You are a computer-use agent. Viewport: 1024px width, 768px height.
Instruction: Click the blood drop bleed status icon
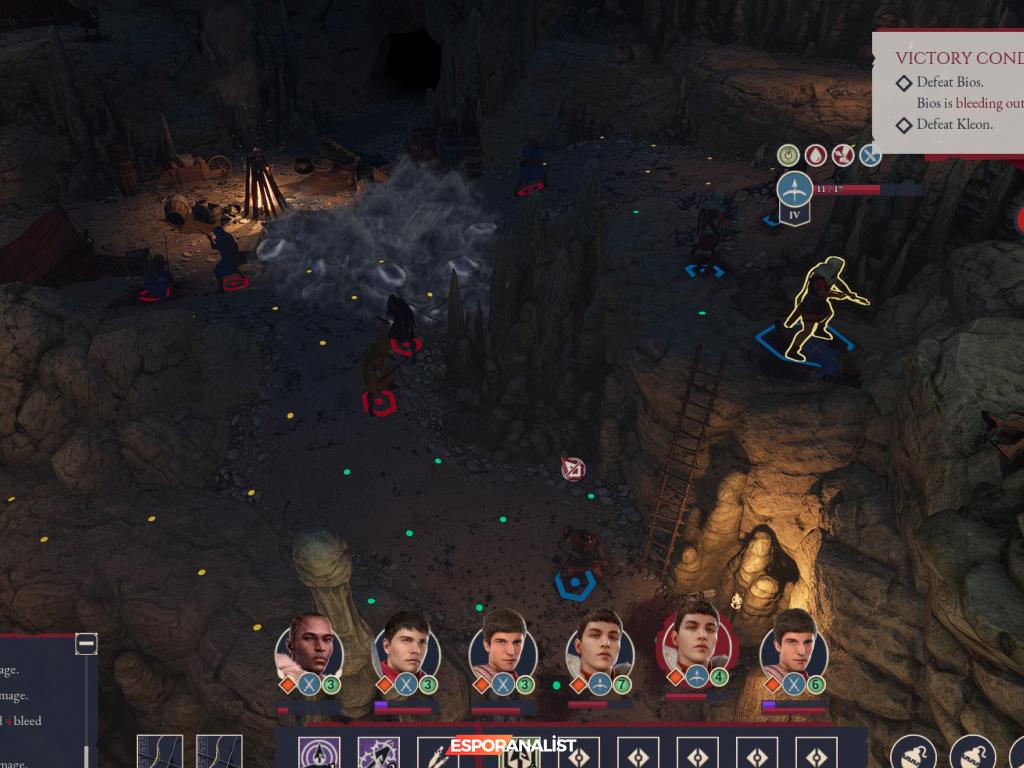(817, 156)
